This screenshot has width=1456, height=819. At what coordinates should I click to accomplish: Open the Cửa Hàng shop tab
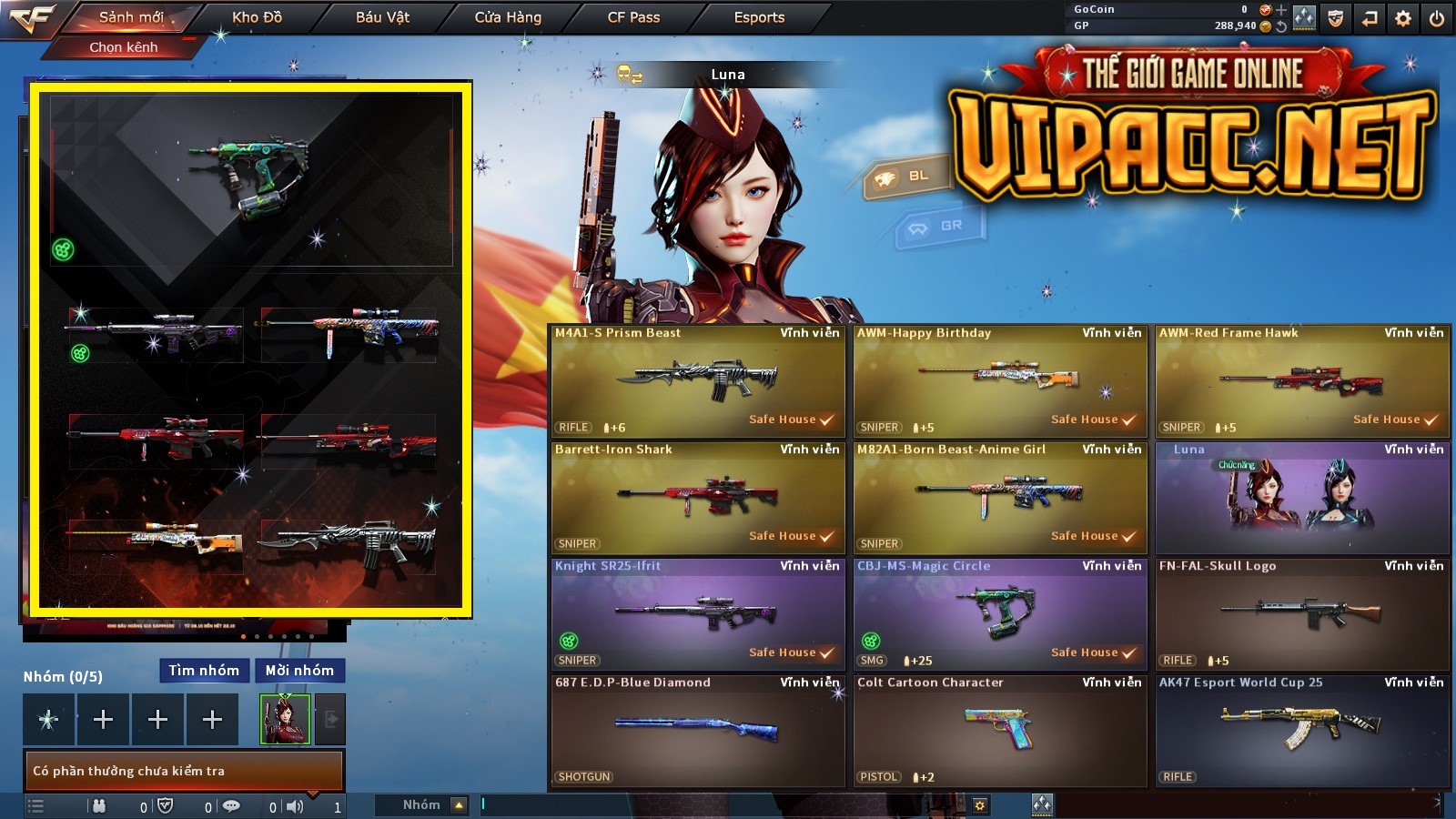[508, 17]
